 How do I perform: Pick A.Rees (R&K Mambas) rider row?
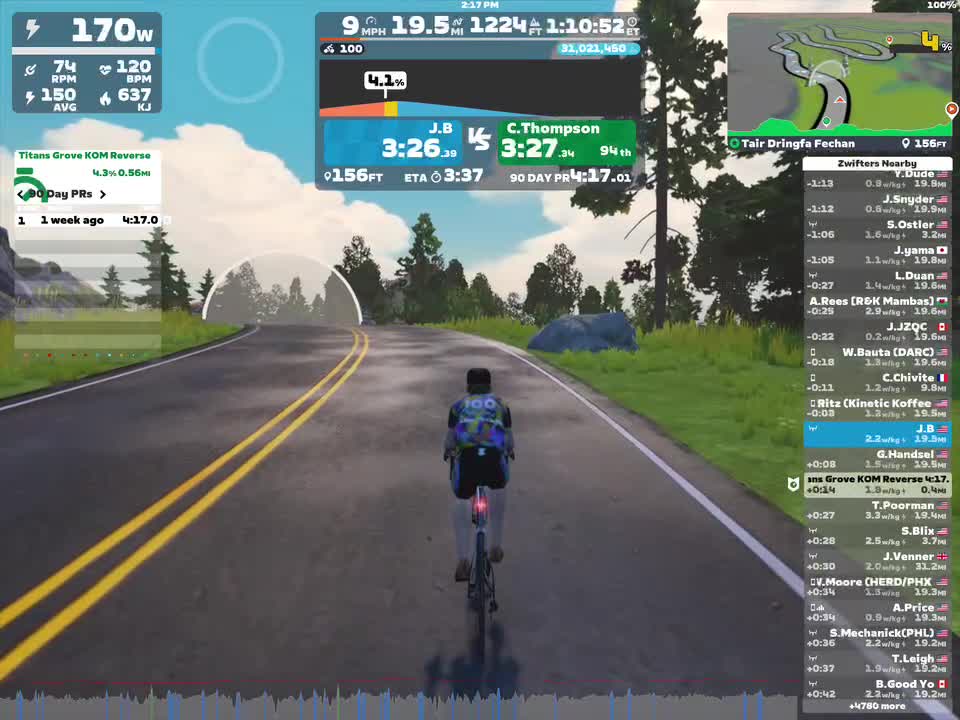tap(877, 306)
